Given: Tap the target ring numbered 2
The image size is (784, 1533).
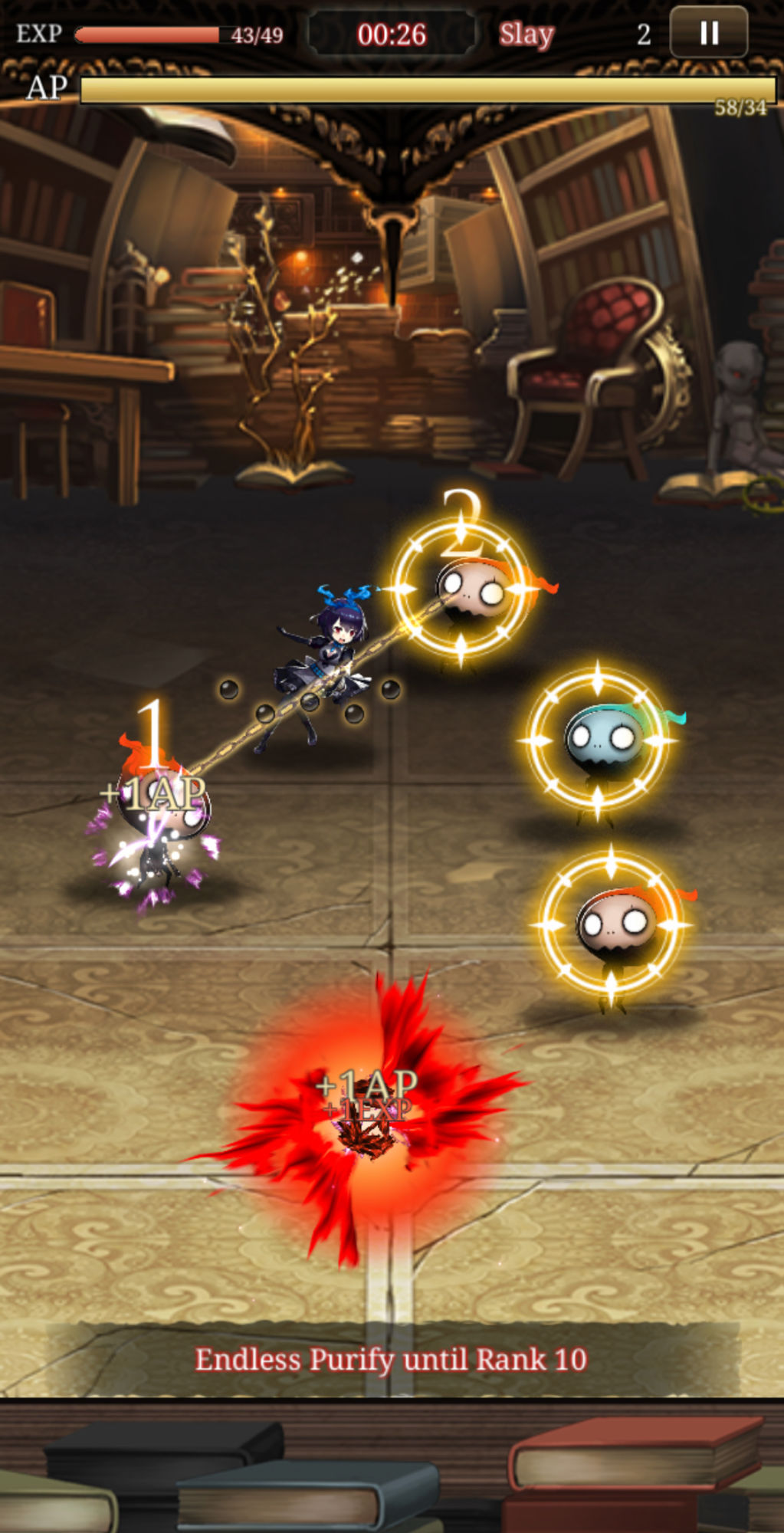Looking at the screenshot, I should click(461, 589).
